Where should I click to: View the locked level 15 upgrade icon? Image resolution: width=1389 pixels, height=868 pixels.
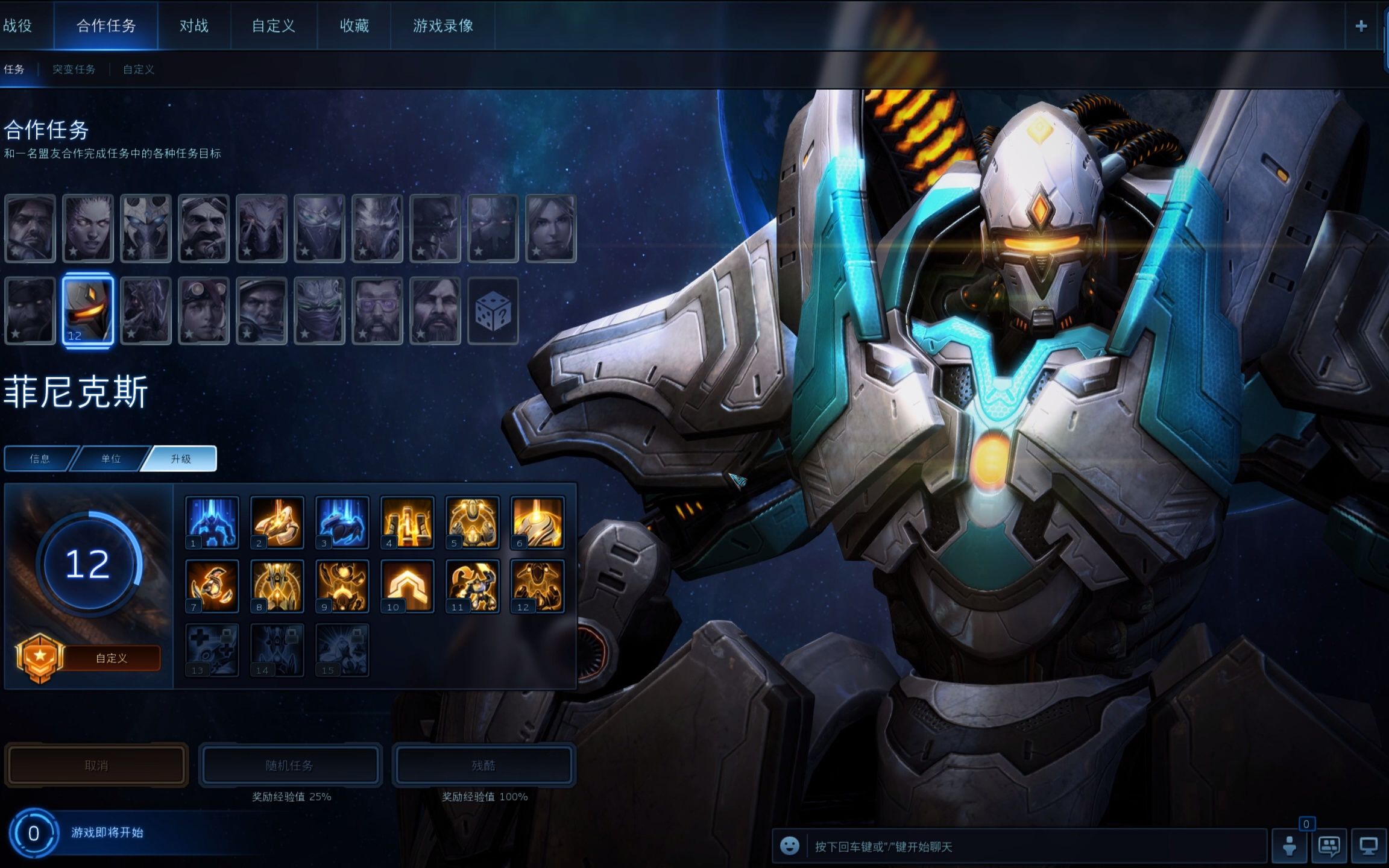(342, 650)
